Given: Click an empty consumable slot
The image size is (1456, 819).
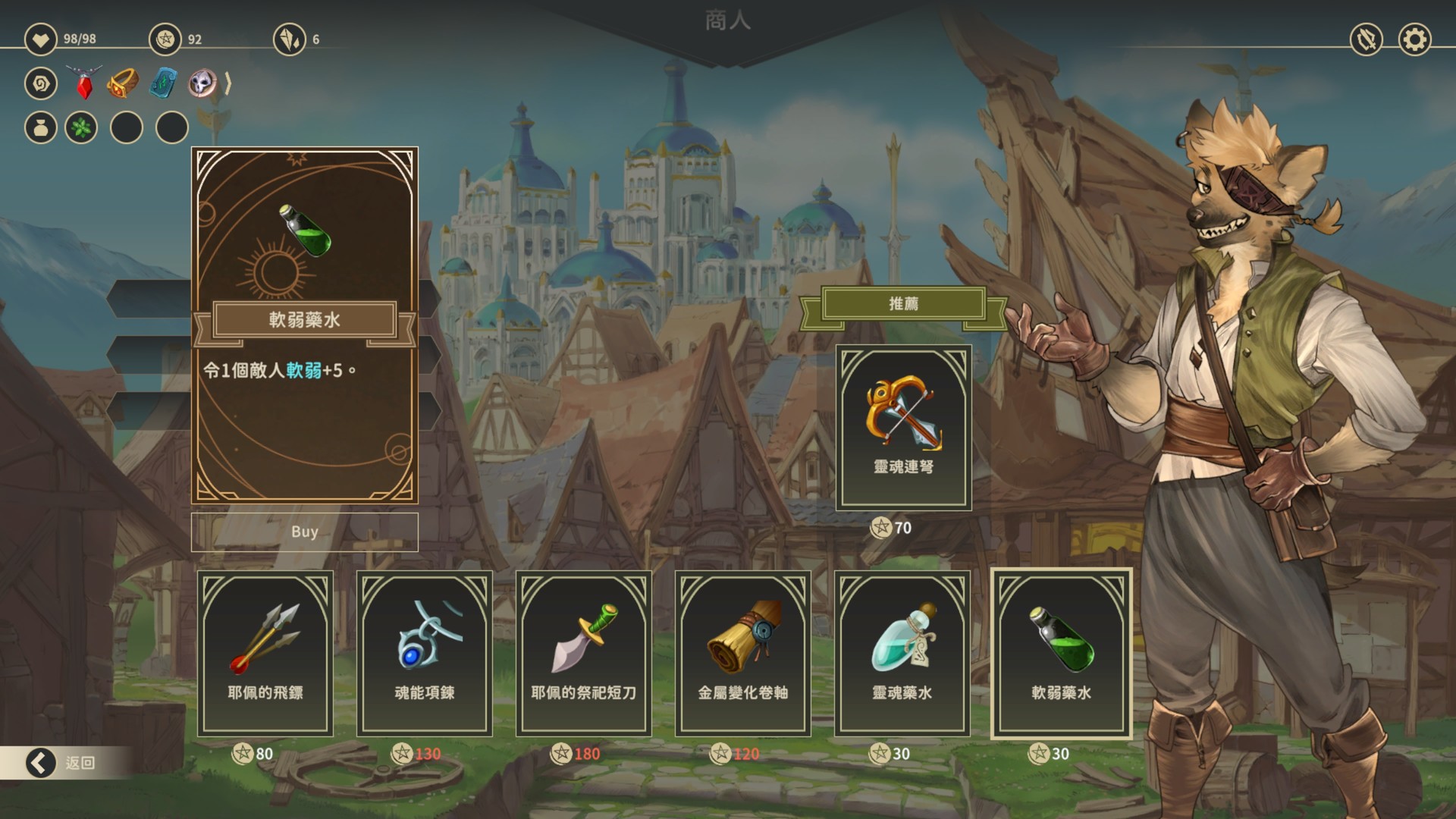Looking at the screenshot, I should (x=127, y=127).
